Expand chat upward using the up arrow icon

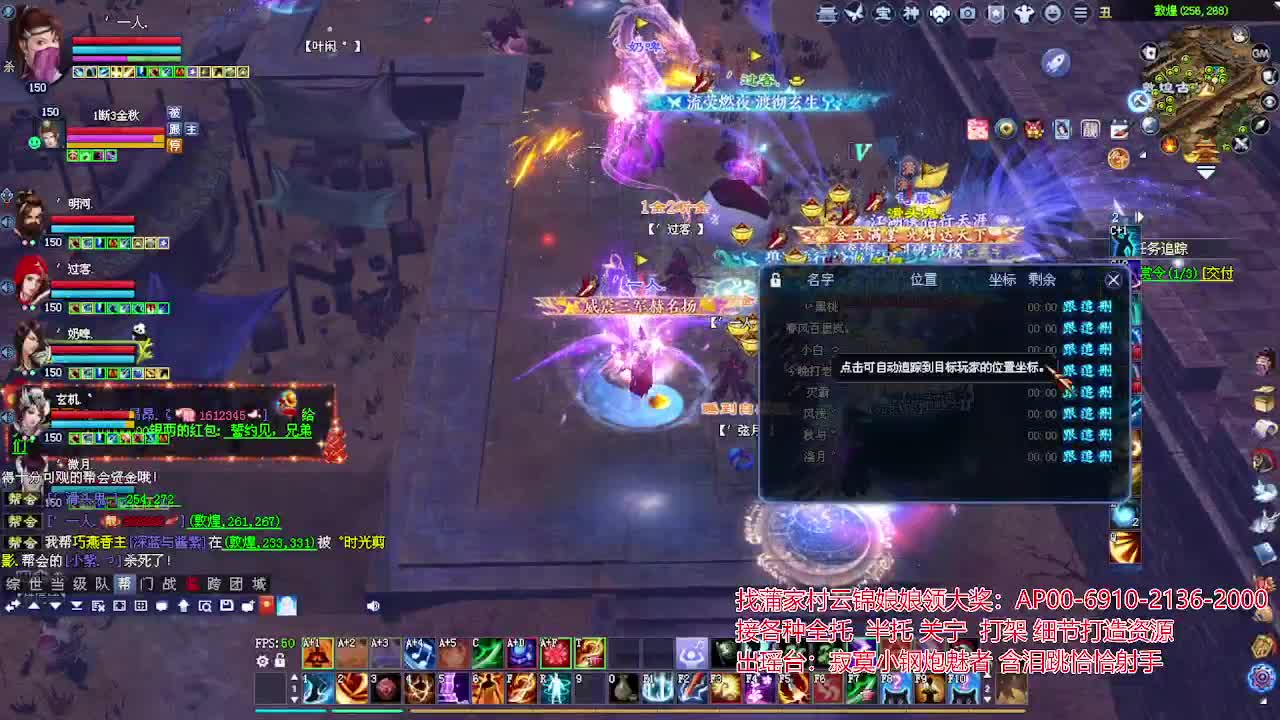click(33, 607)
